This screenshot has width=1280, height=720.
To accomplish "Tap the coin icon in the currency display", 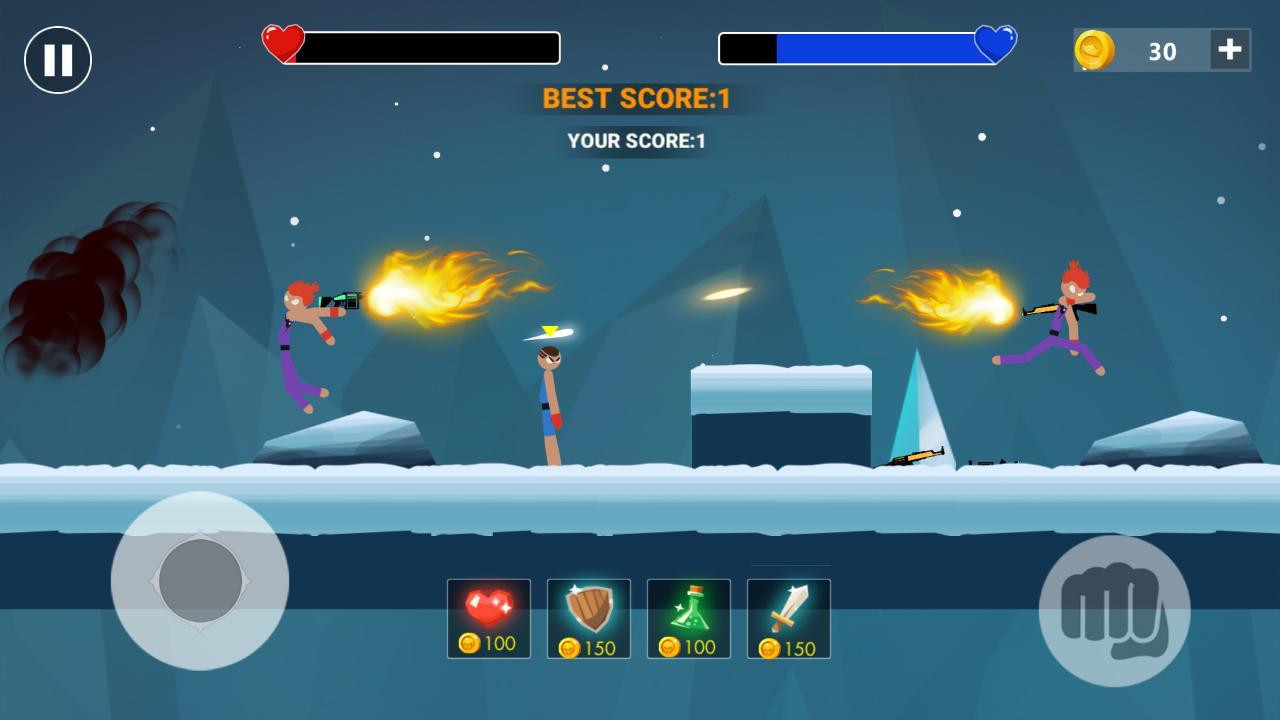I will click(x=1095, y=50).
